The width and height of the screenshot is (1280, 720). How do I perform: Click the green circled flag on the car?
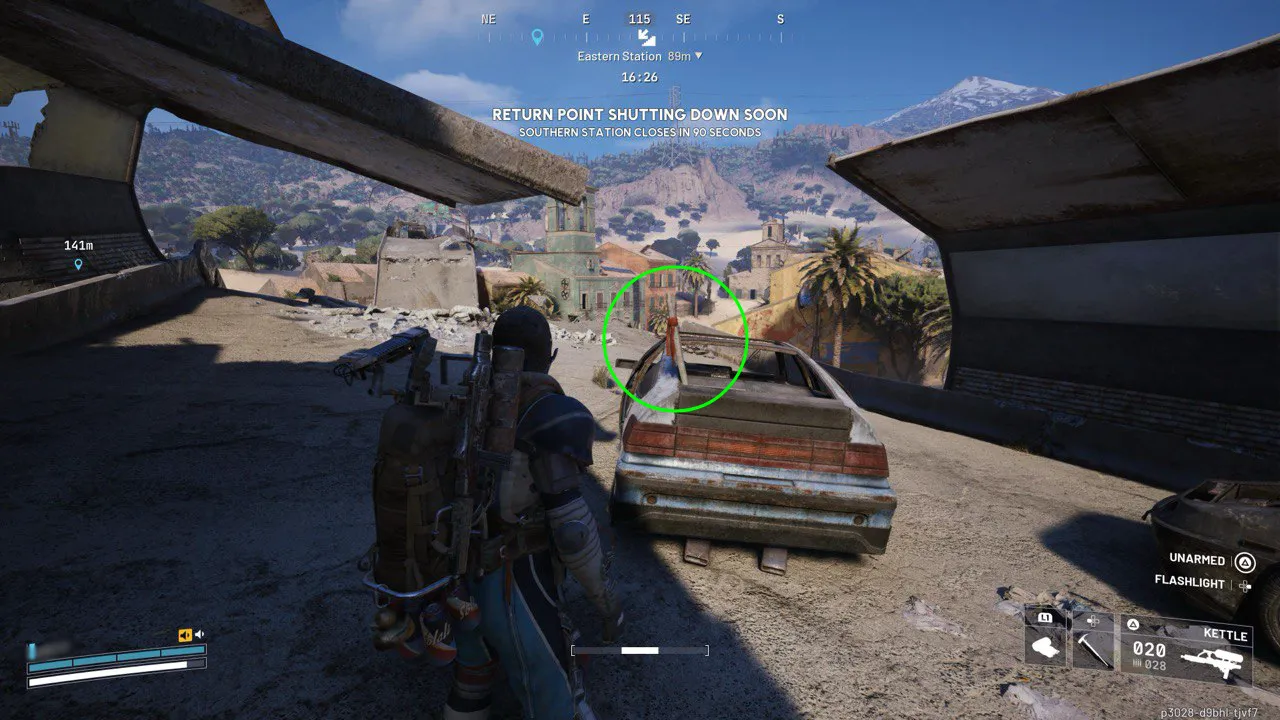pyautogui.click(x=676, y=337)
